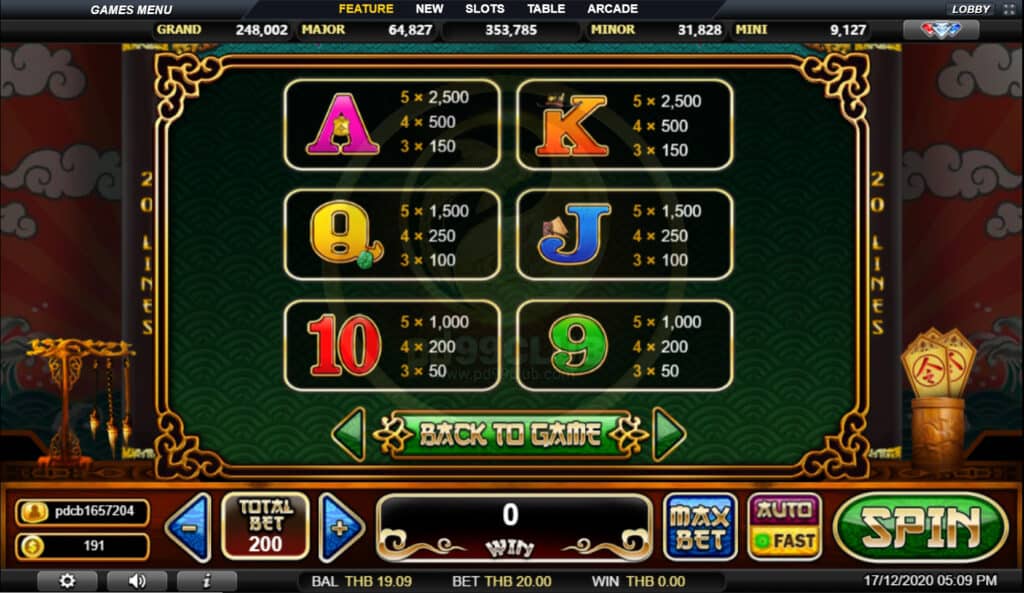Open the Games Menu
1024x593 pixels.
pos(131,10)
